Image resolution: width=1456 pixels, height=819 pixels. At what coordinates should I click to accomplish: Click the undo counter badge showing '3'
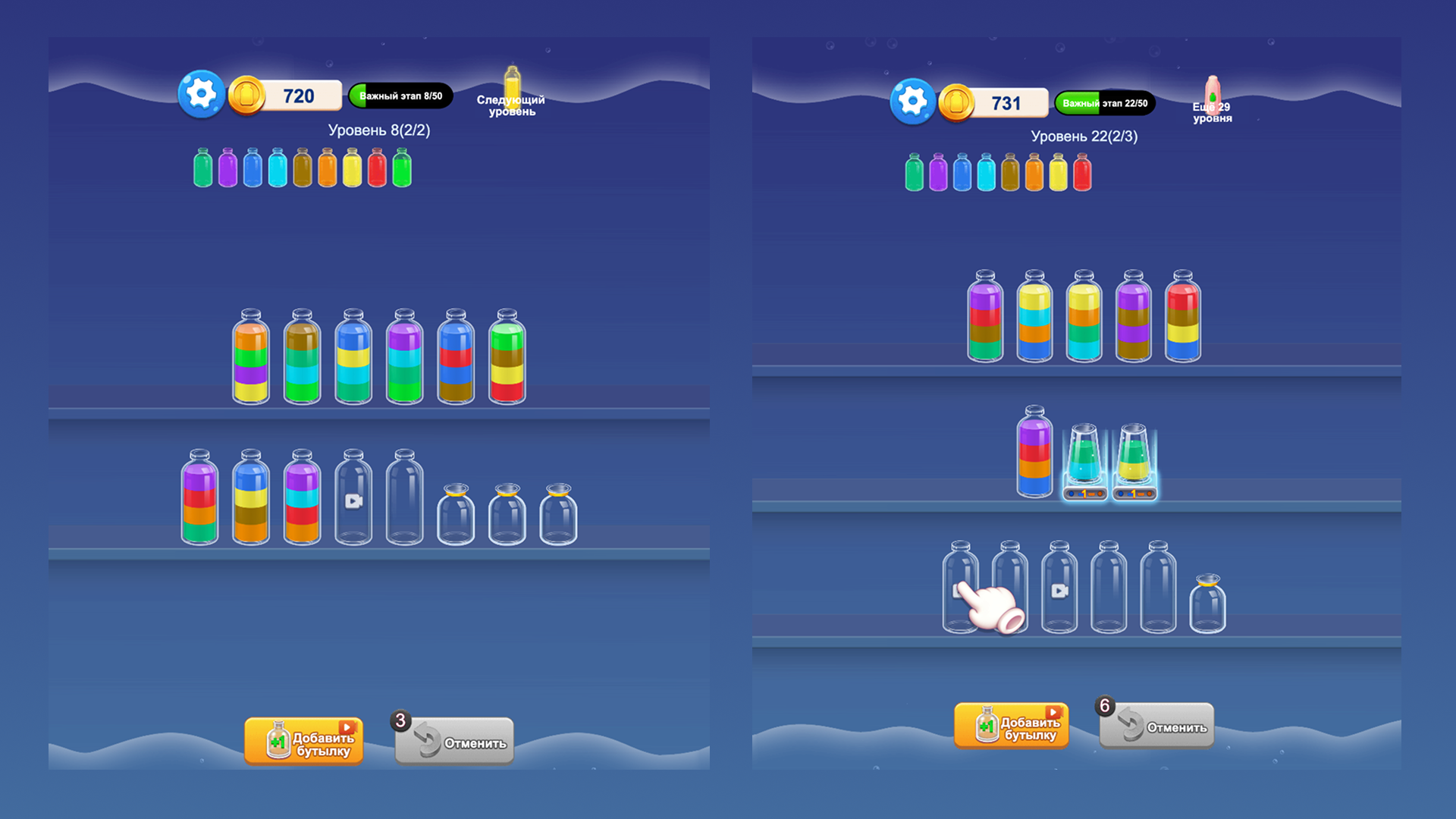coord(401,720)
